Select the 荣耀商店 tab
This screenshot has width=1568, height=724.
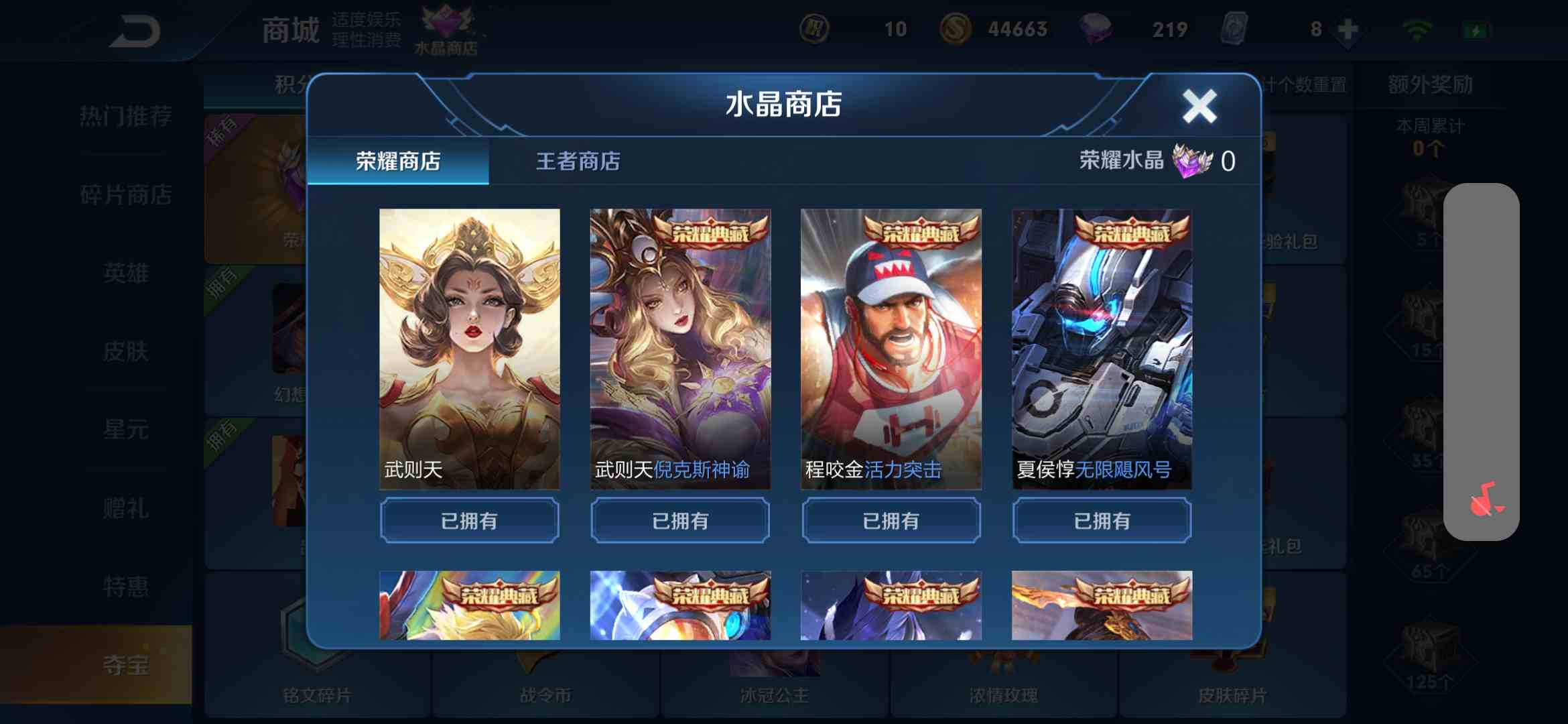(397, 161)
